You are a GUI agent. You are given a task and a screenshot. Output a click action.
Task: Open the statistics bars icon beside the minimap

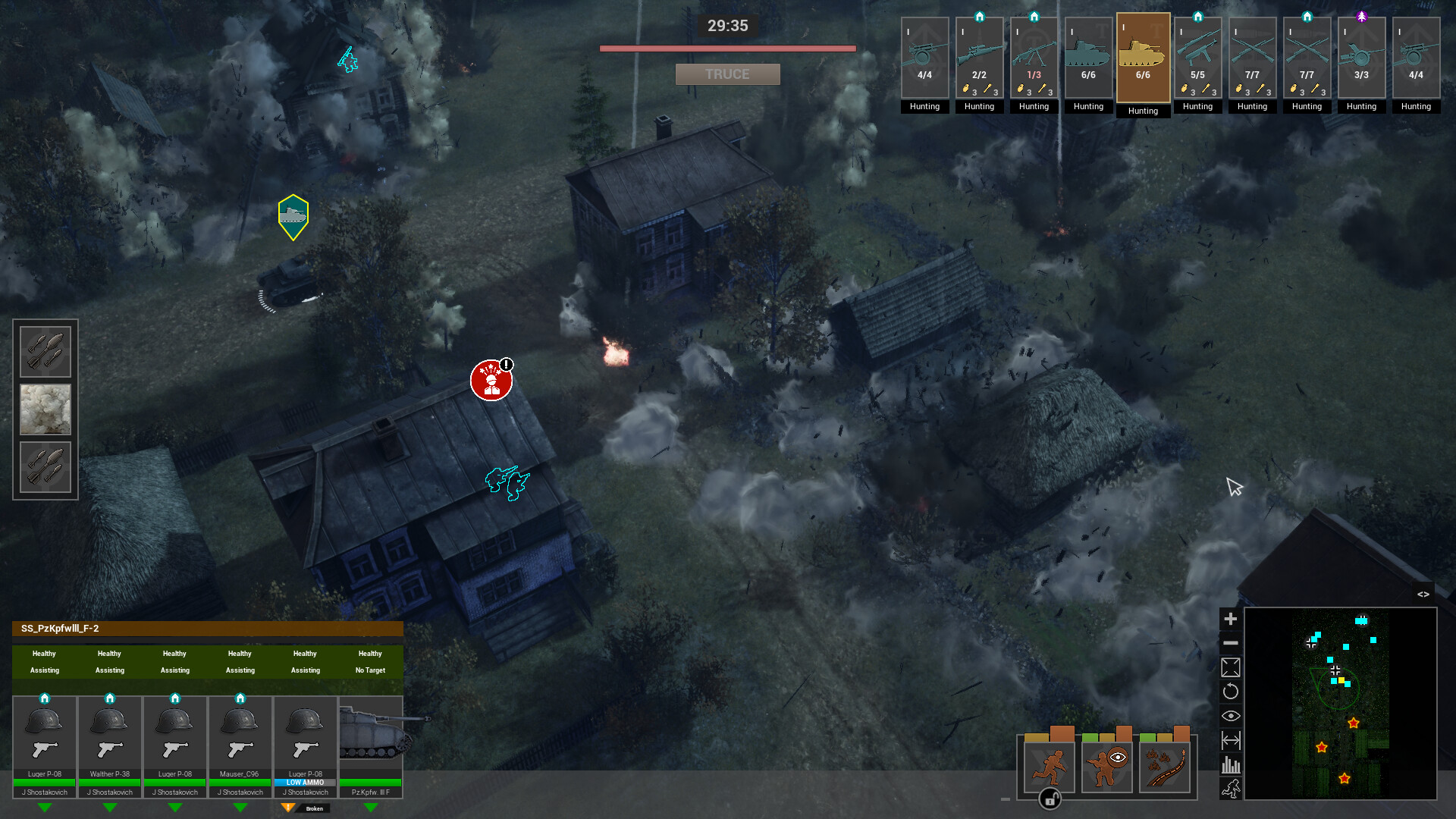(x=1231, y=765)
